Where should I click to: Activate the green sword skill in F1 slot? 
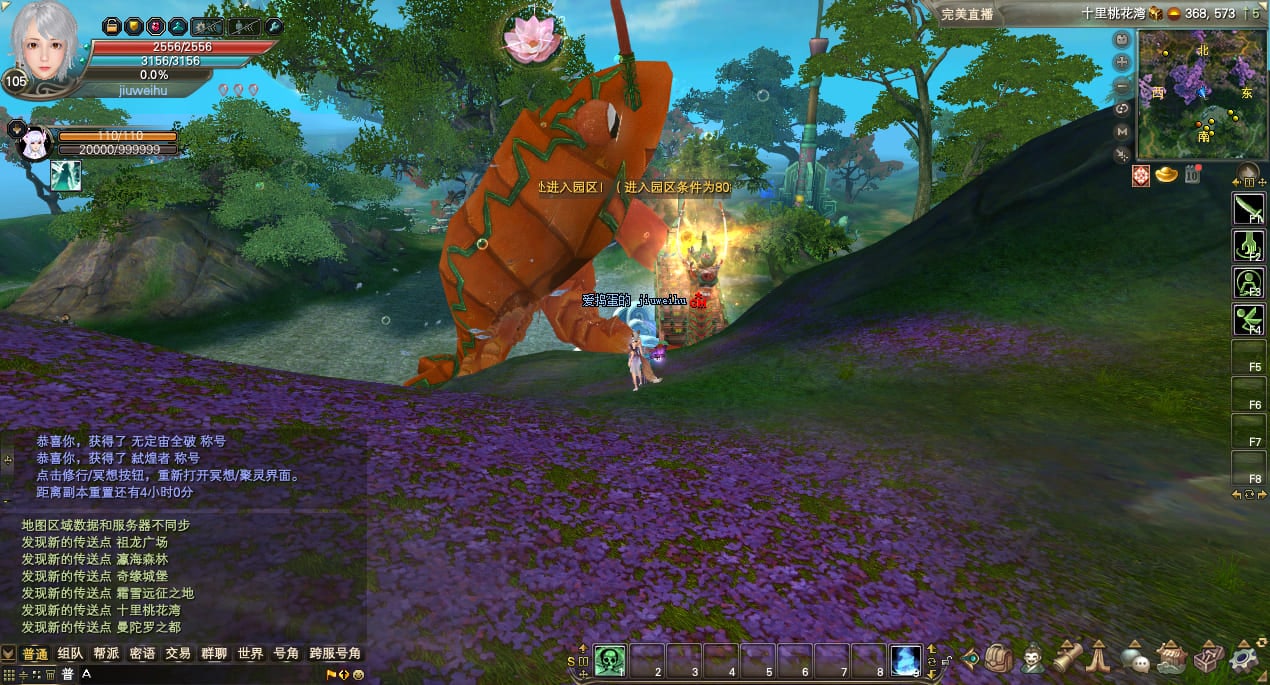pos(1247,208)
